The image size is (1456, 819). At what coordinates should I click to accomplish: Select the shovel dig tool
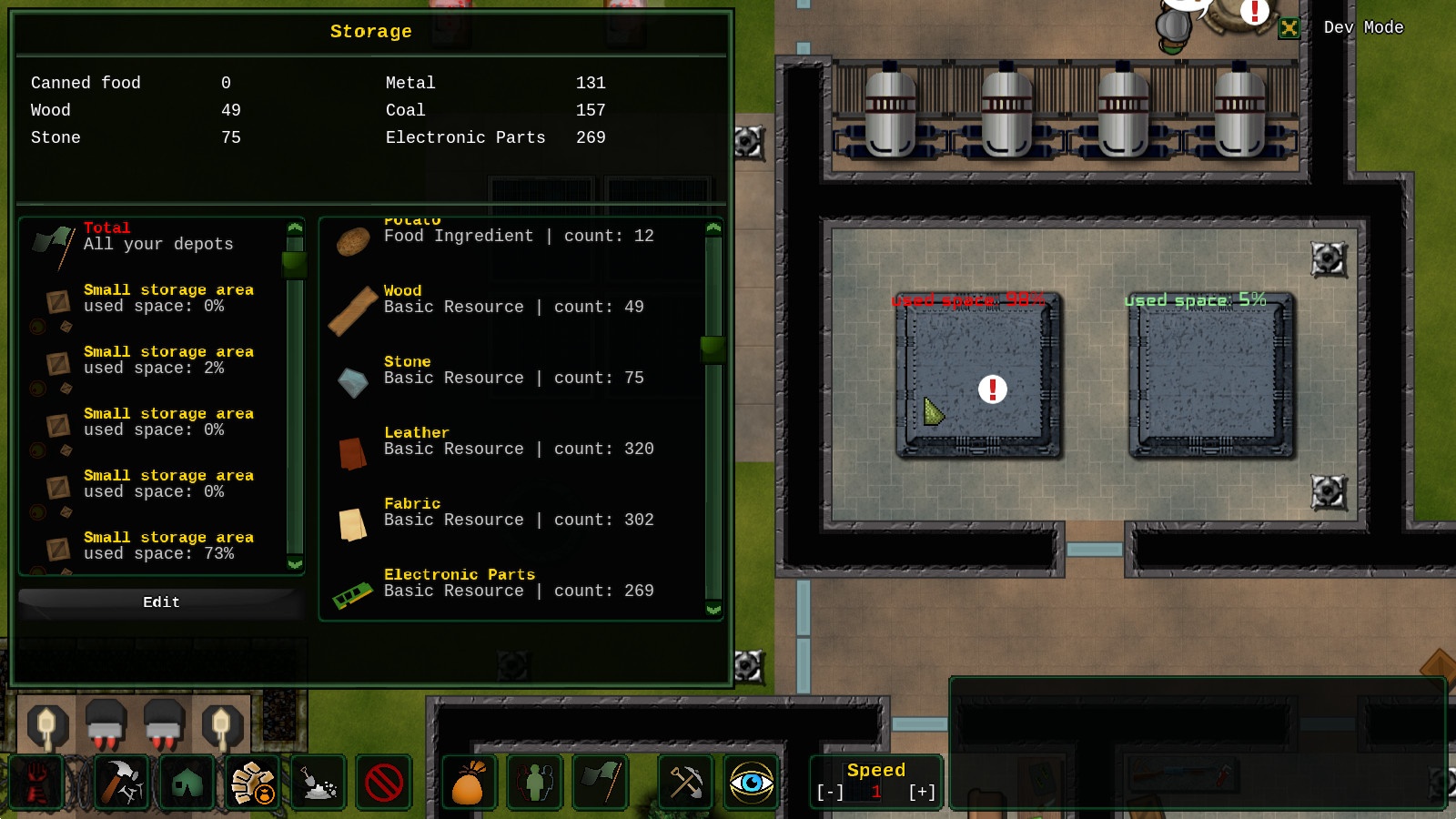[318, 783]
